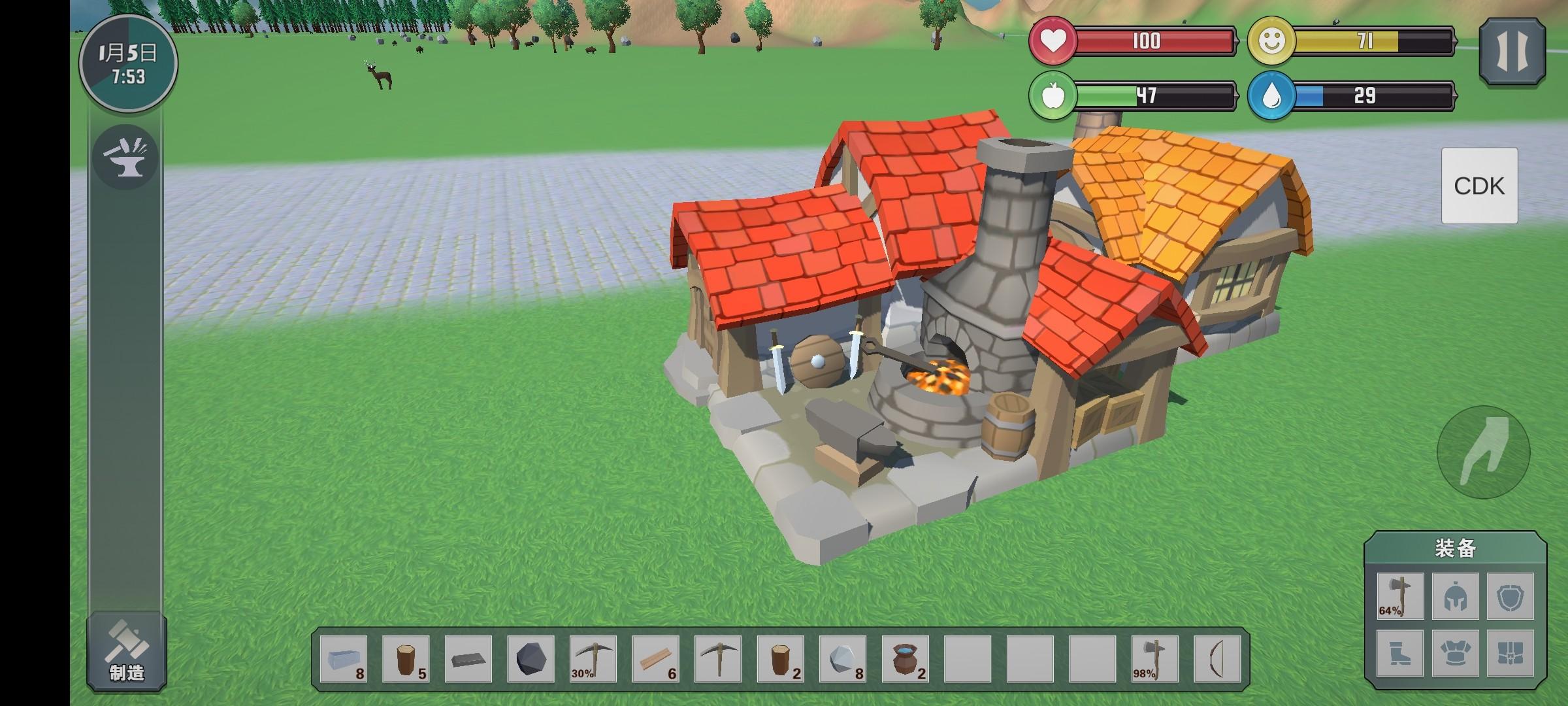1568x706 pixels.
Task: Select the chest armor equipment slot
Action: pos(1456,653)
